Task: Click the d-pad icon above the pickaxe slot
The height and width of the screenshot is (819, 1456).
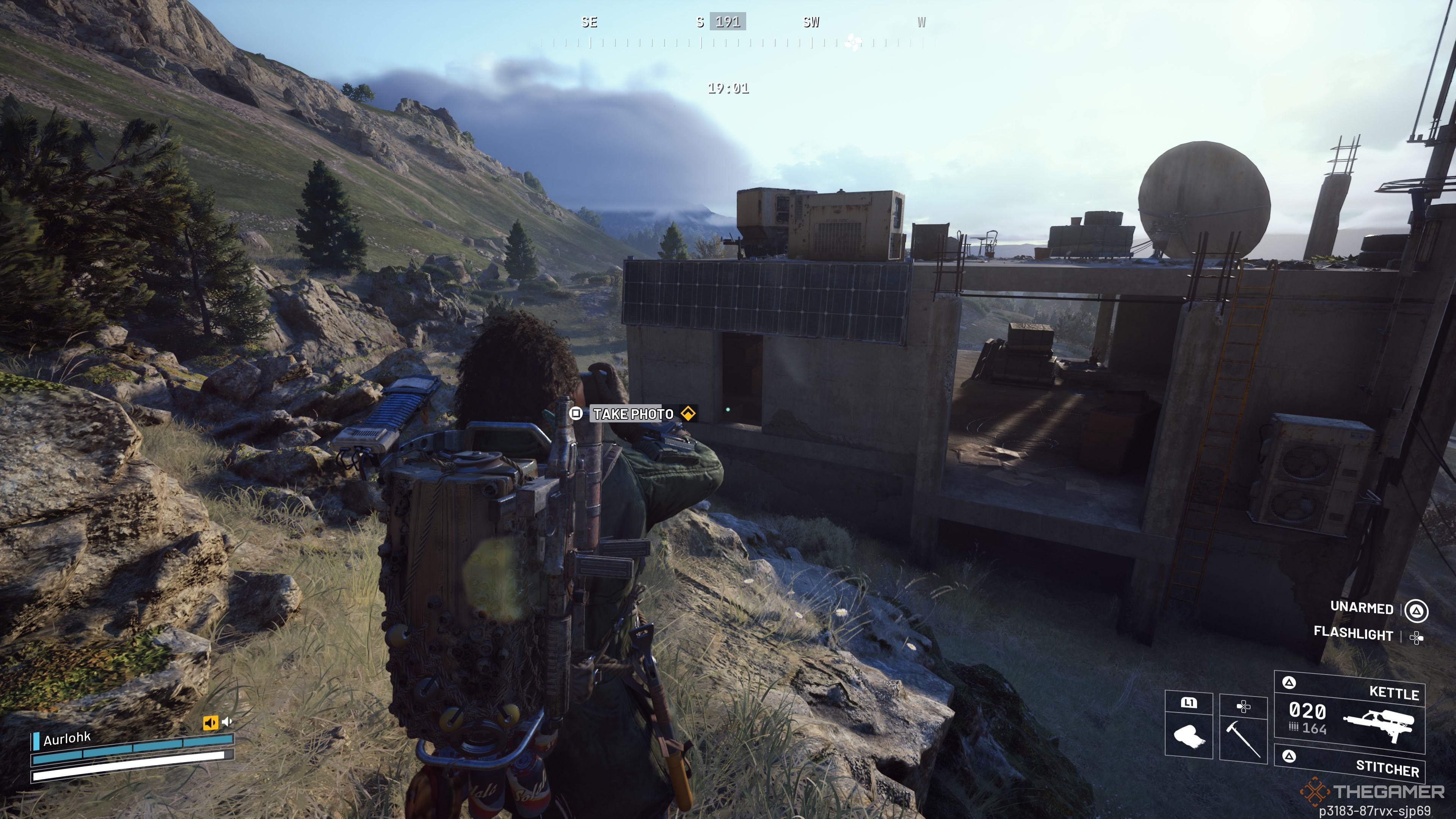Action: tap(1244, 706)
